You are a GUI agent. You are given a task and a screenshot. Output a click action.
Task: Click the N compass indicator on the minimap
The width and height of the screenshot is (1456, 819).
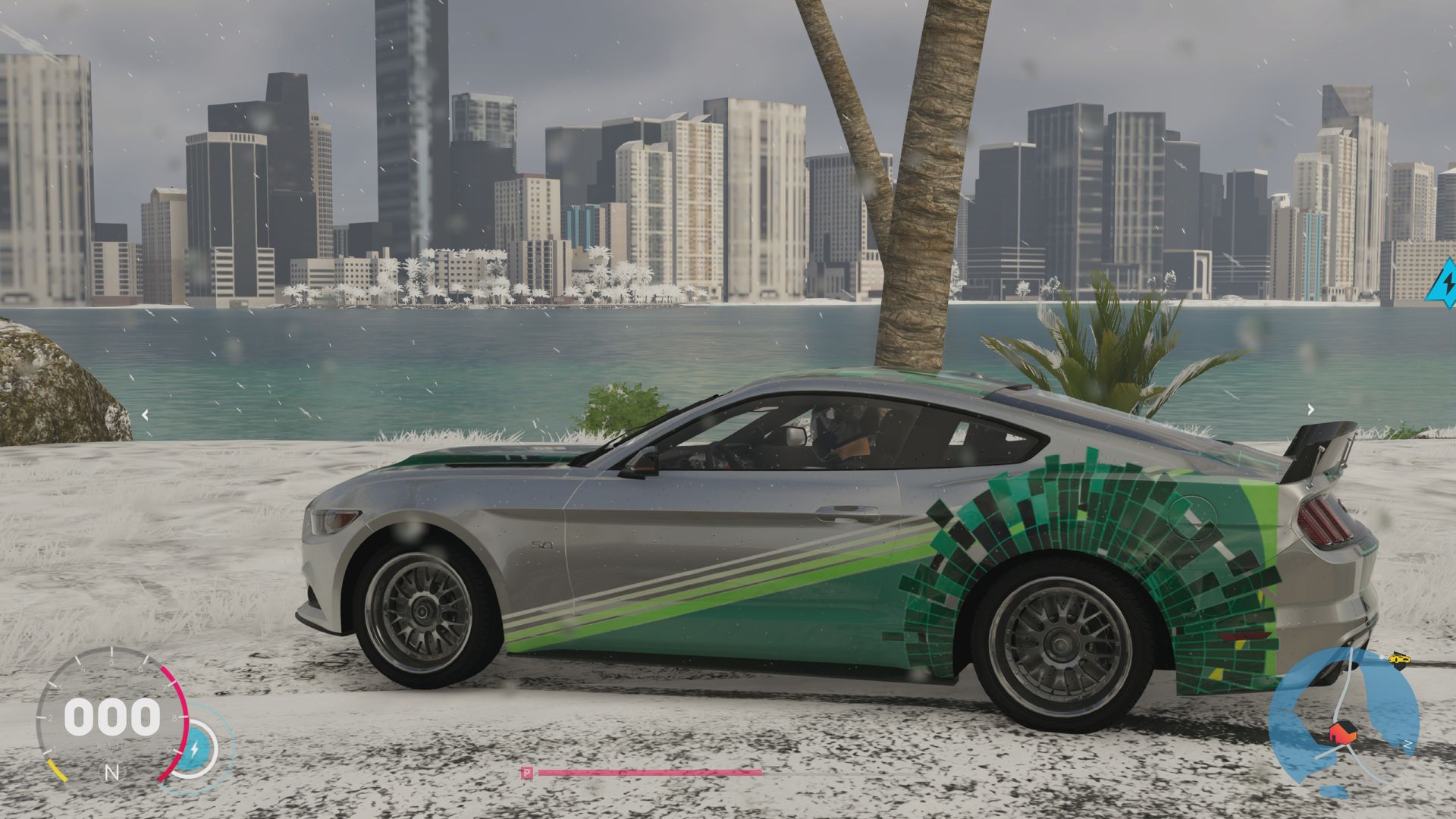1407,744
